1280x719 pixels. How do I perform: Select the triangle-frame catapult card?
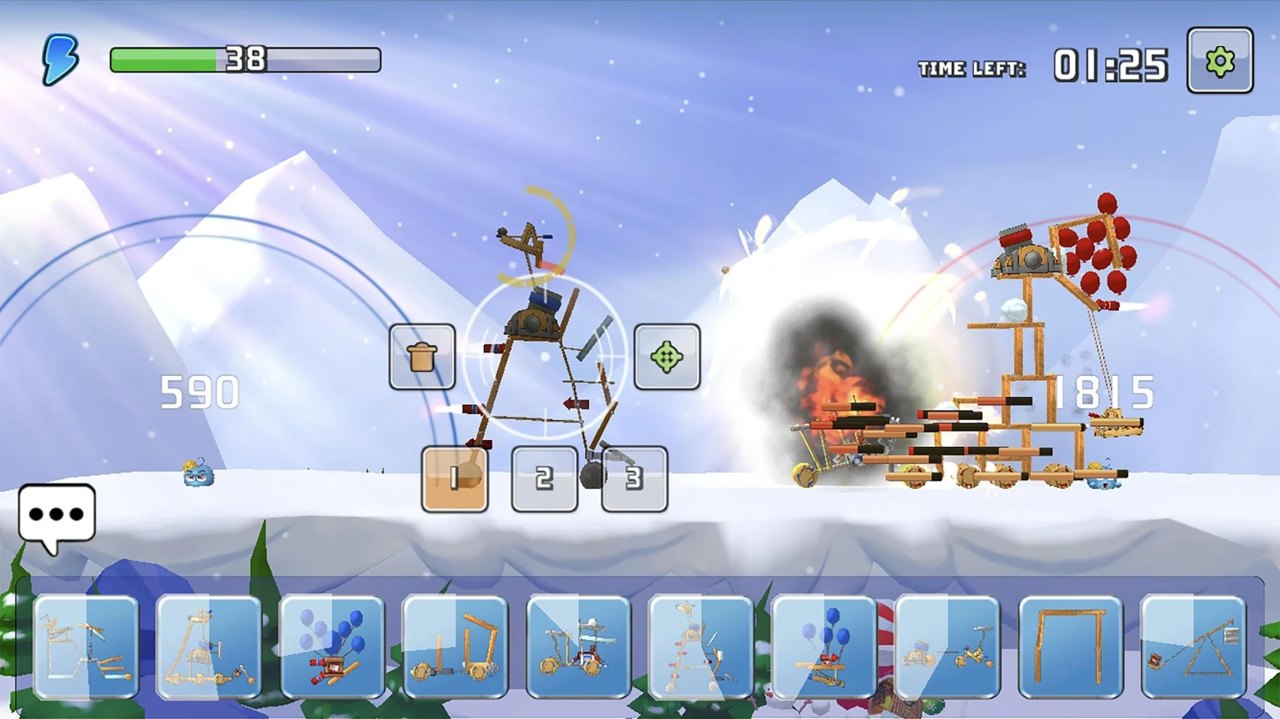(x=1193, y=647)
